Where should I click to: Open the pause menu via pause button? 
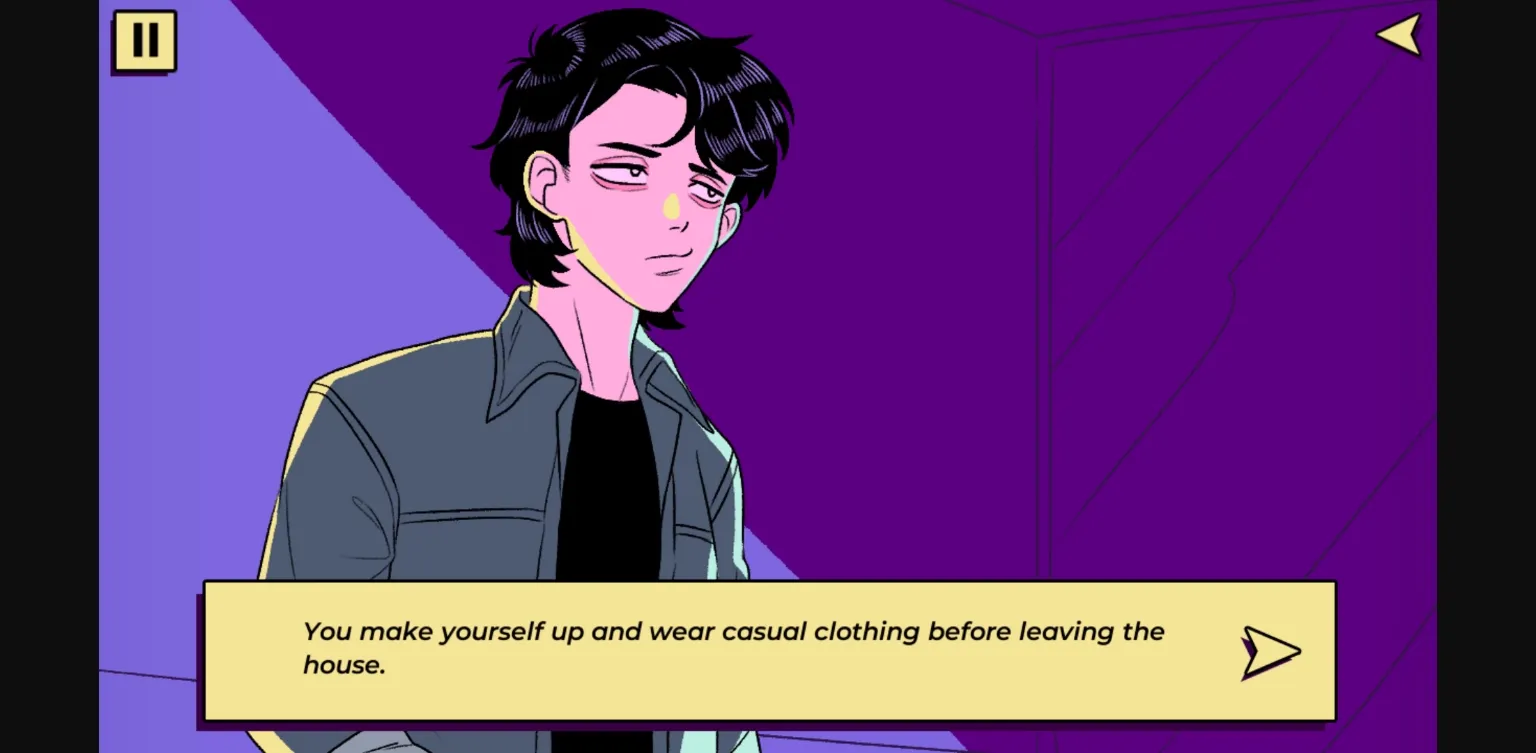click(145, 41)
